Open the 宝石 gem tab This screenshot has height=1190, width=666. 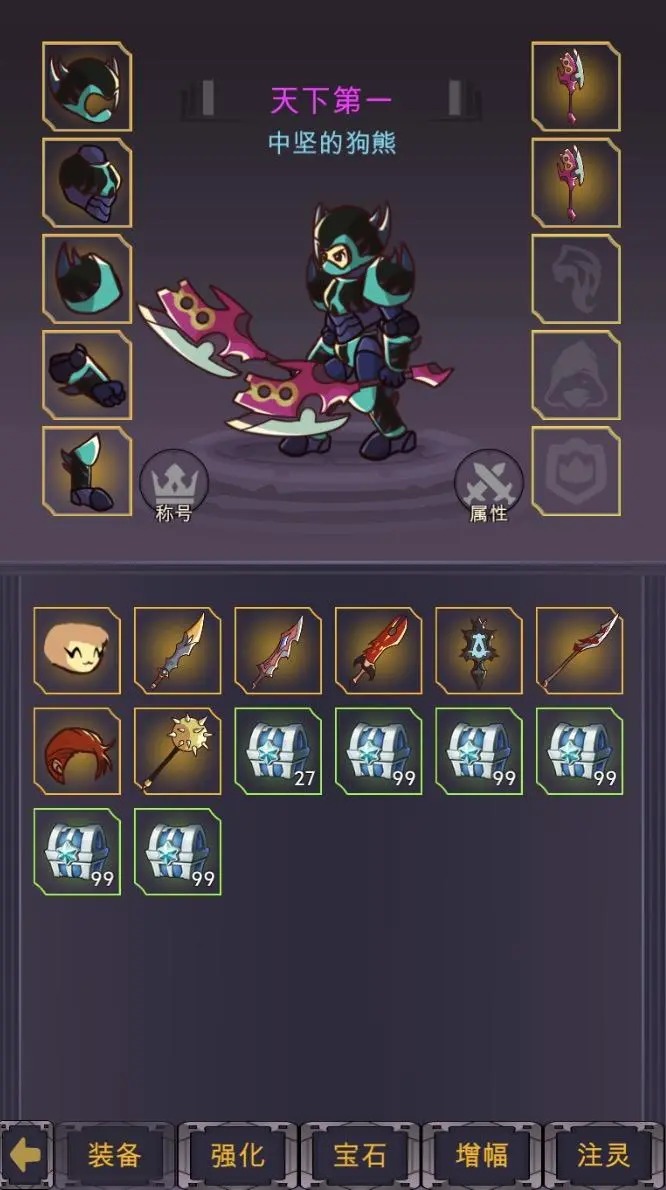tap(359, 1156)
